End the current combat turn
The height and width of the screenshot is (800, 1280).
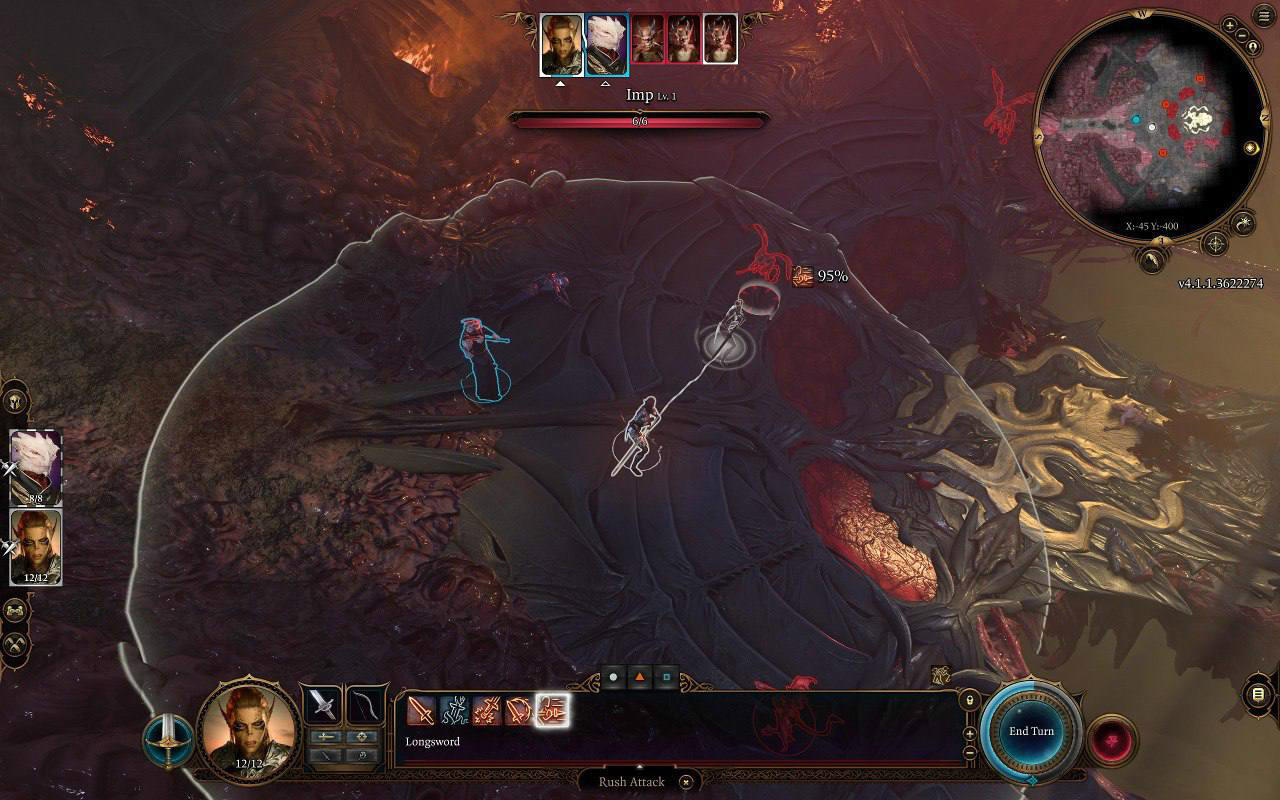pos(1031,731)
